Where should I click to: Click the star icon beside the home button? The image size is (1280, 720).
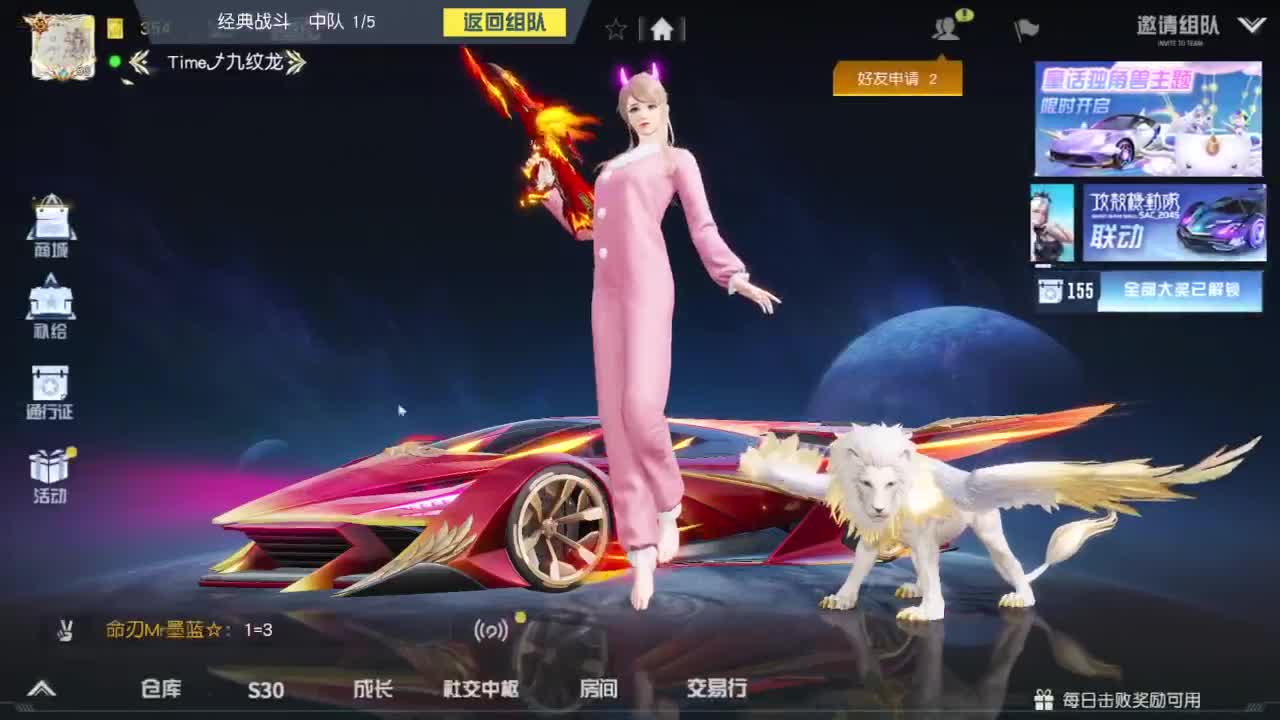pyautogui.click(x=616, y=30)
